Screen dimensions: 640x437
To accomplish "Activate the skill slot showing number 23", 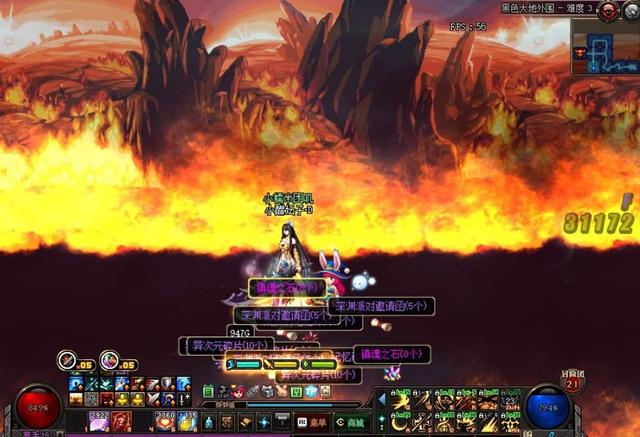I will (510, 402).
